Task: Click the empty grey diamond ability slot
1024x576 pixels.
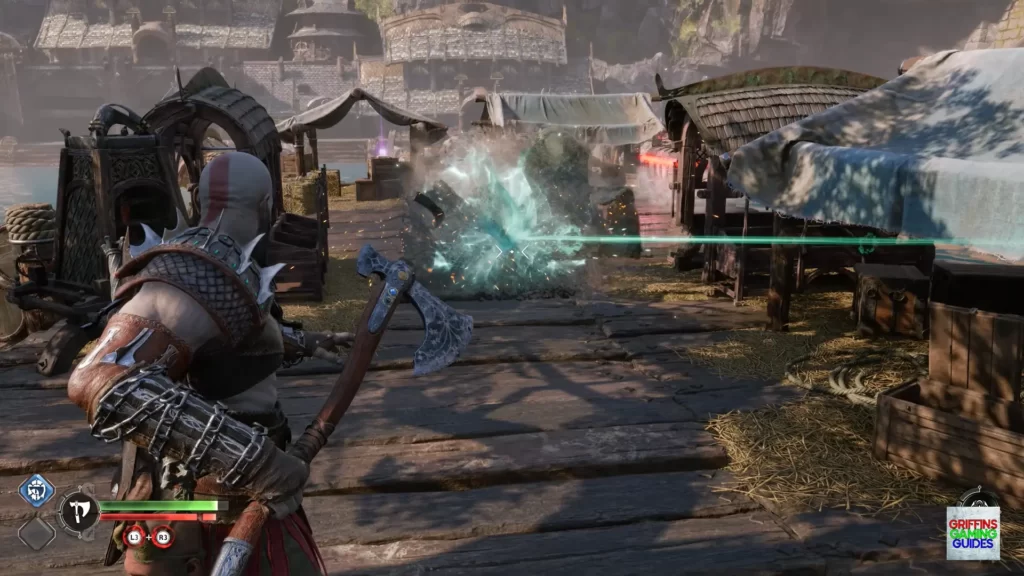Action: pos(36,531)
